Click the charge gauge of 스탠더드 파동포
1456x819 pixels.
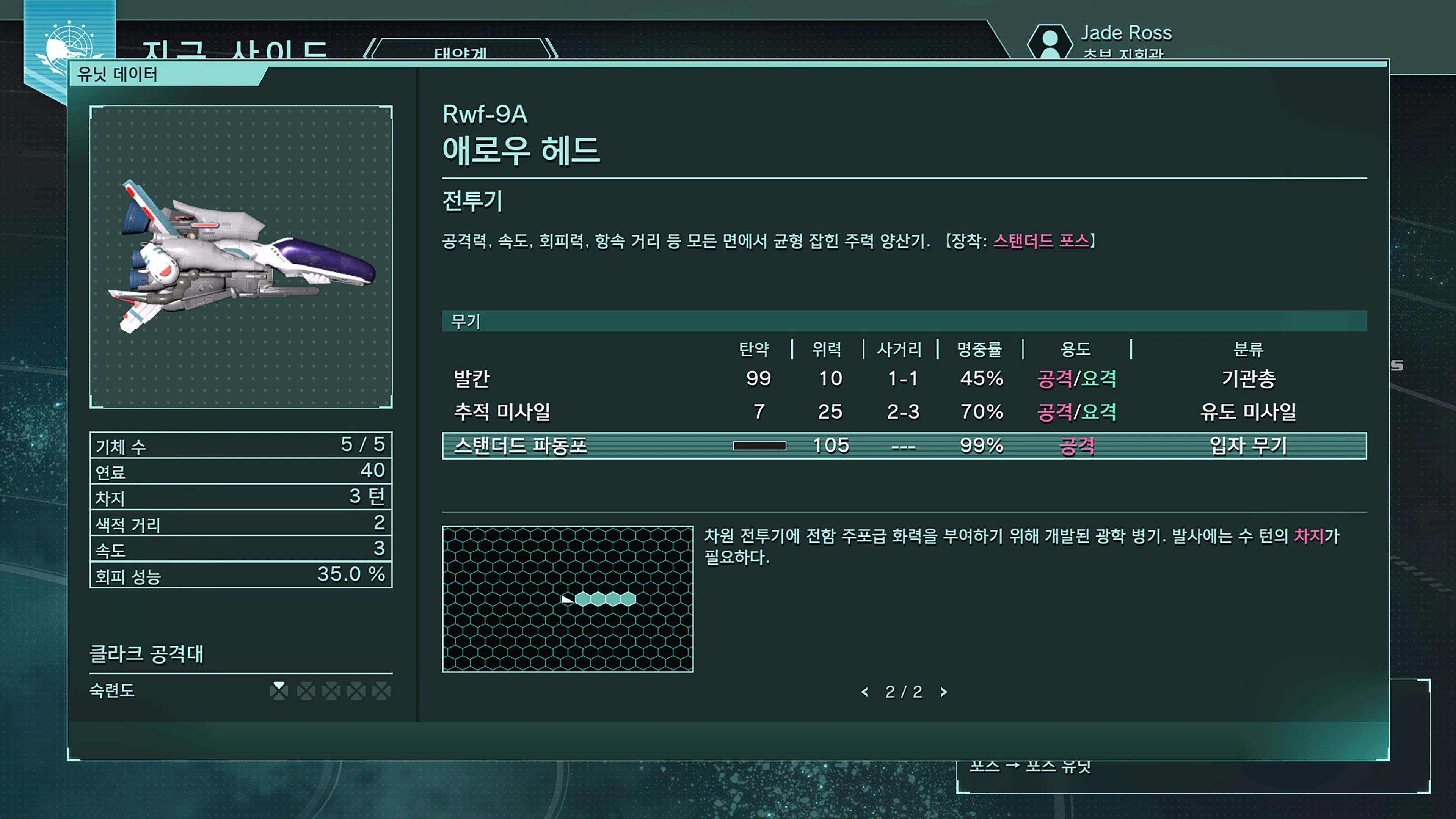[x=759, y=446]
